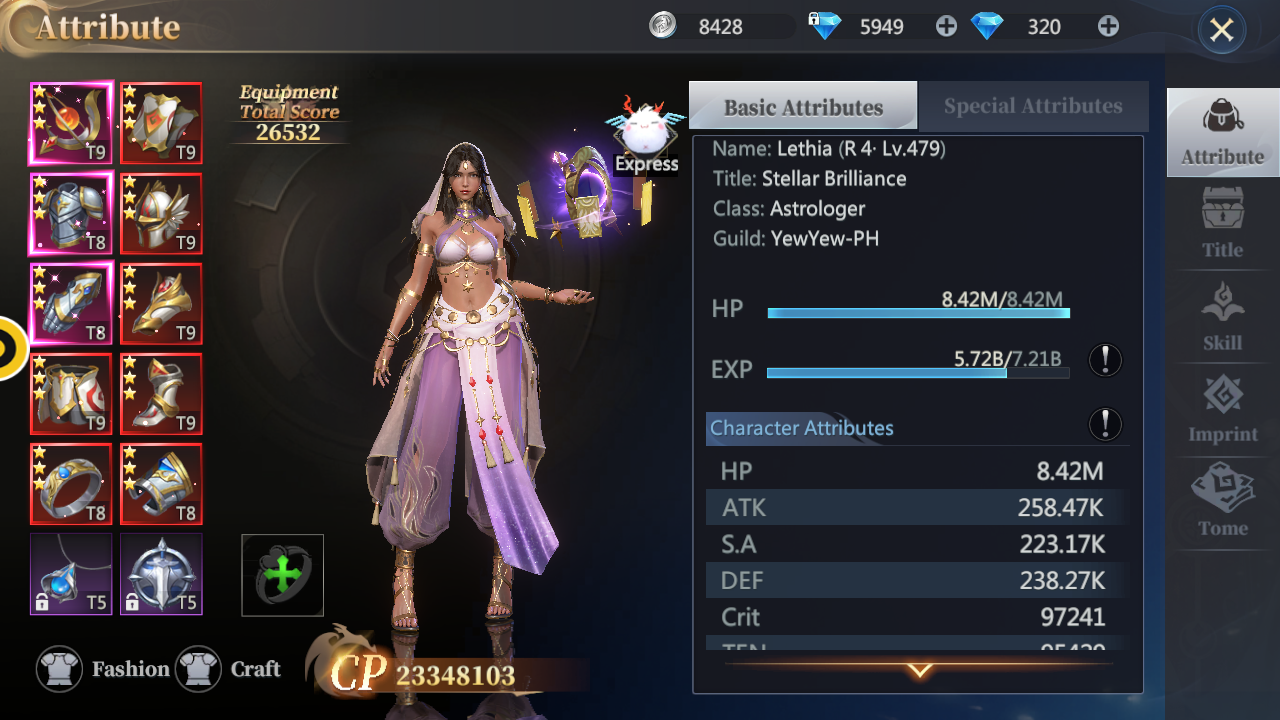Switch to Special Attributes tab
This screenshot has height=720, width=1280.
(1032, 106)
